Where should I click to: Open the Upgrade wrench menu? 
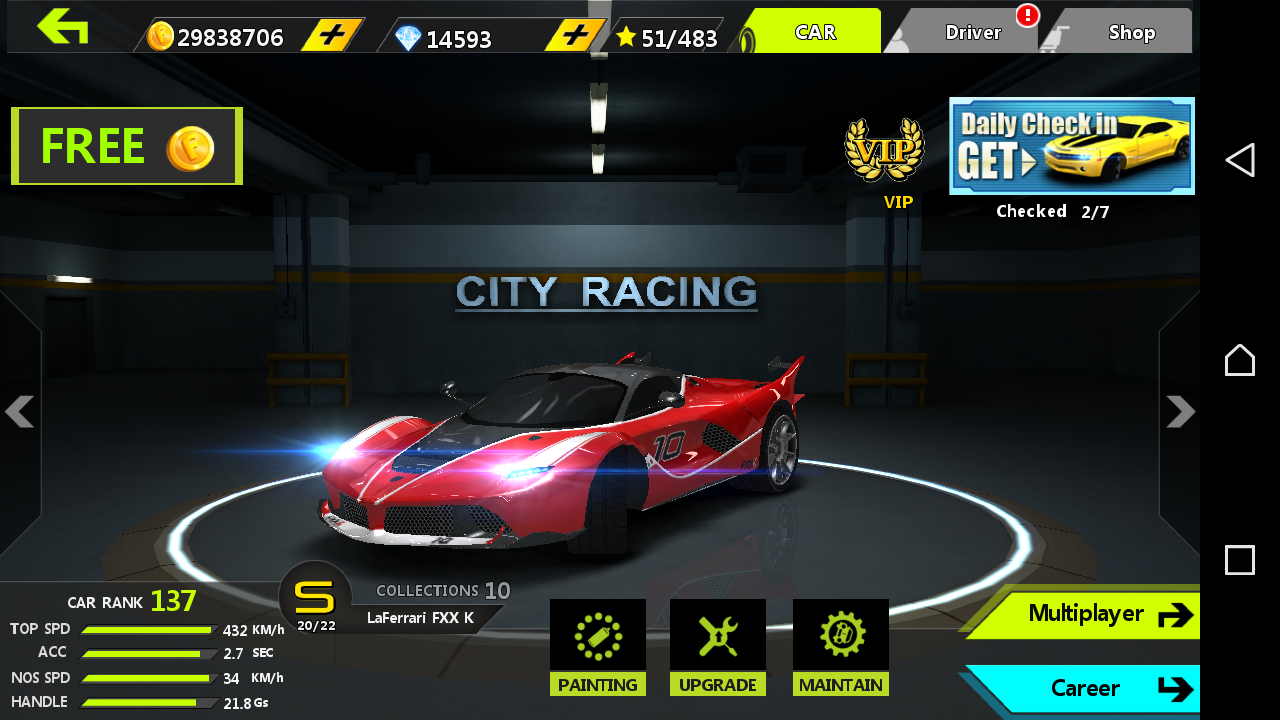pyautogui.click(x=718, y=645)
